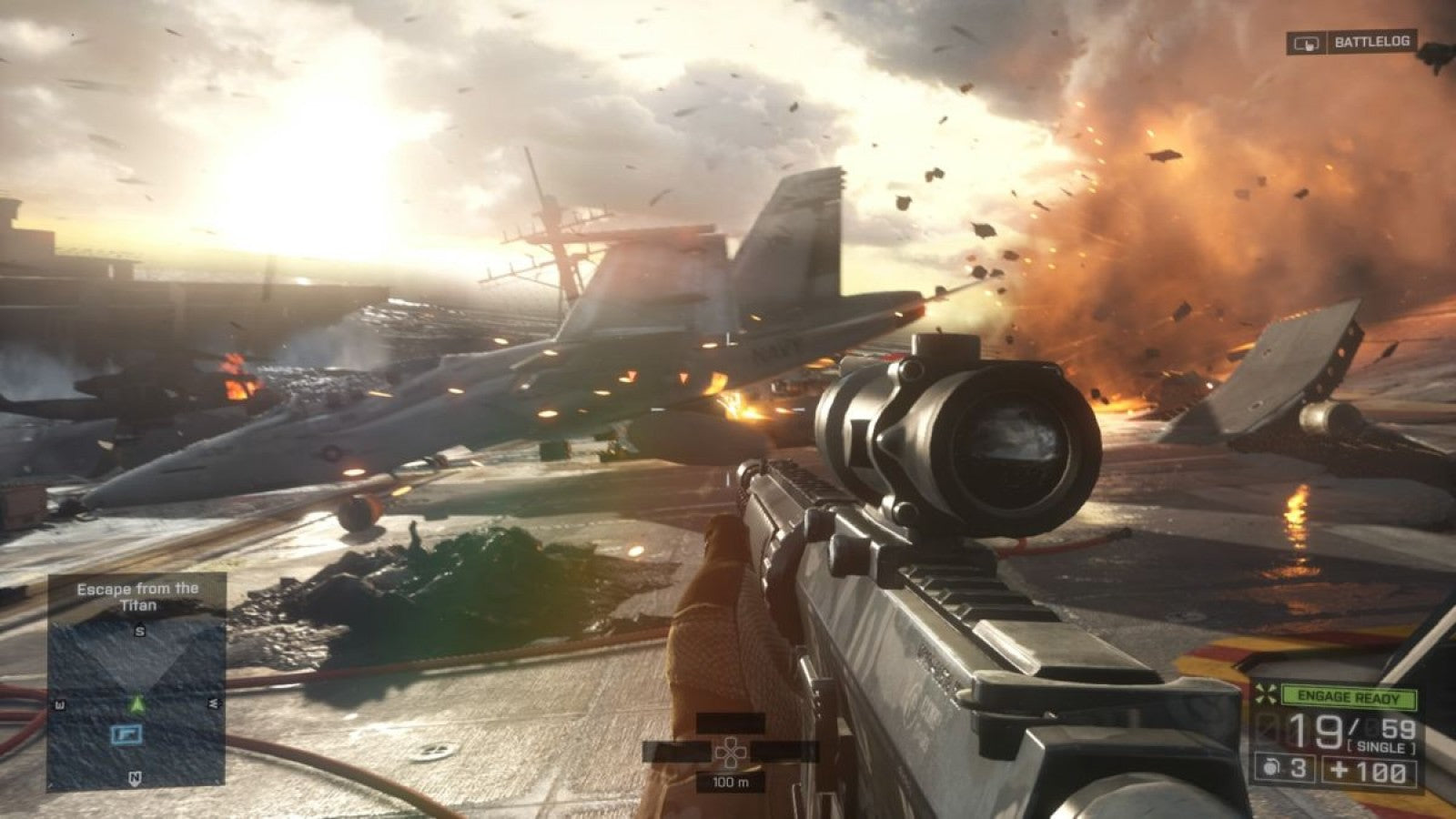Click the N compass marker on the minimap

(135, 779)
